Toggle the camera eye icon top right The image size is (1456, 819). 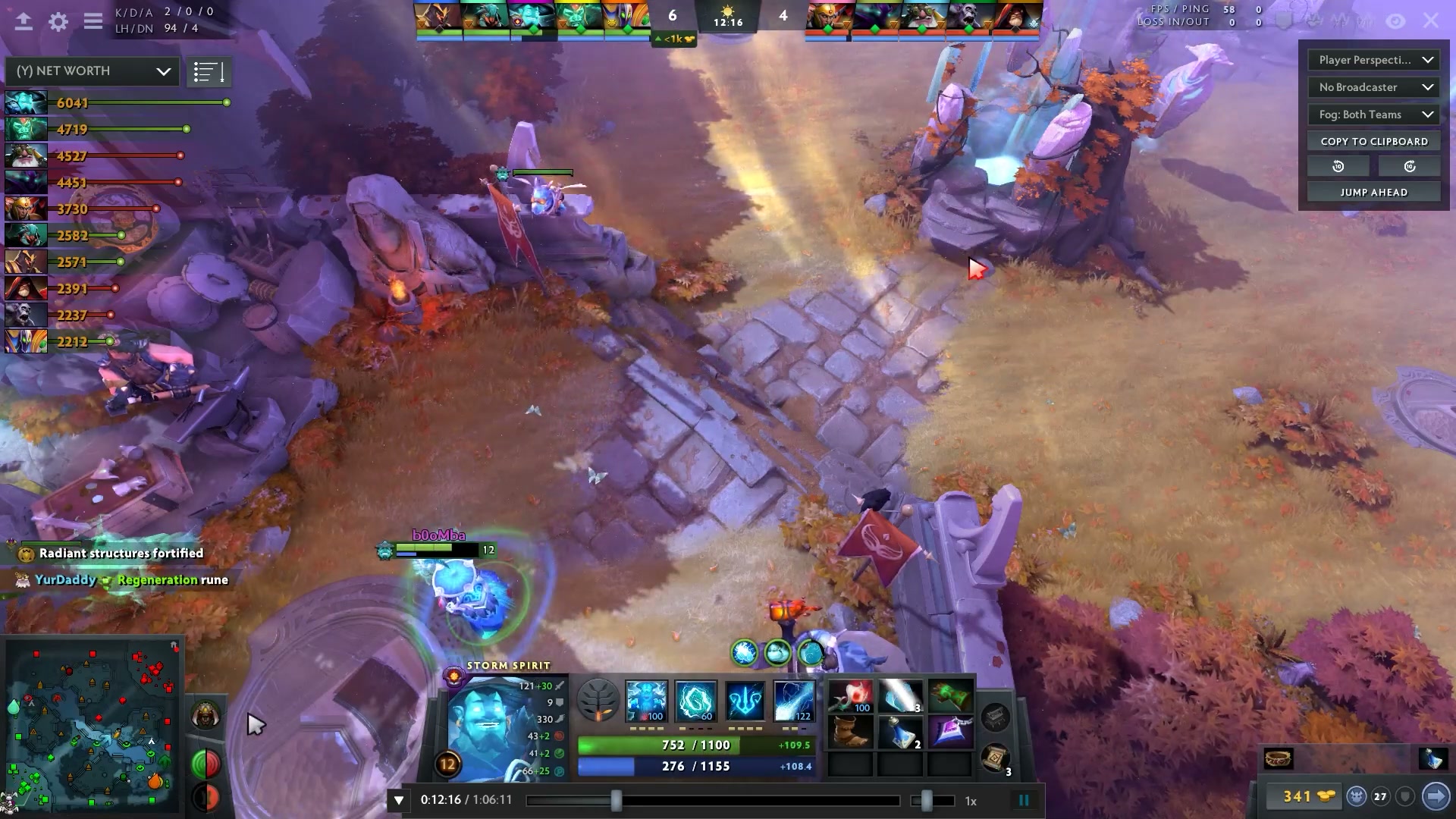[x=1397, y=21]
